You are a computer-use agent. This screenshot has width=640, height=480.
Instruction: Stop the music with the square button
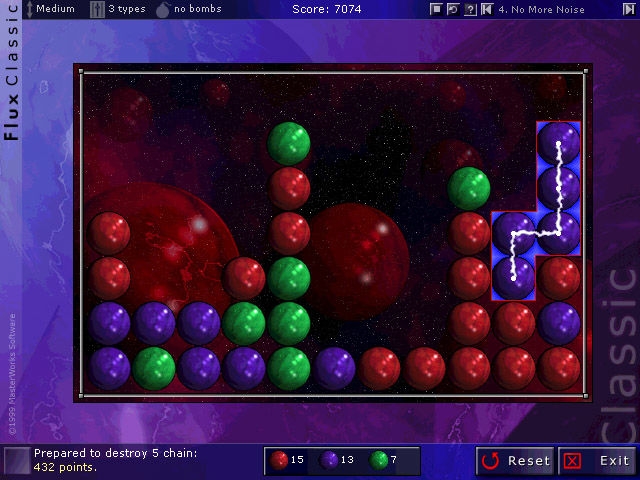(436, 9)
